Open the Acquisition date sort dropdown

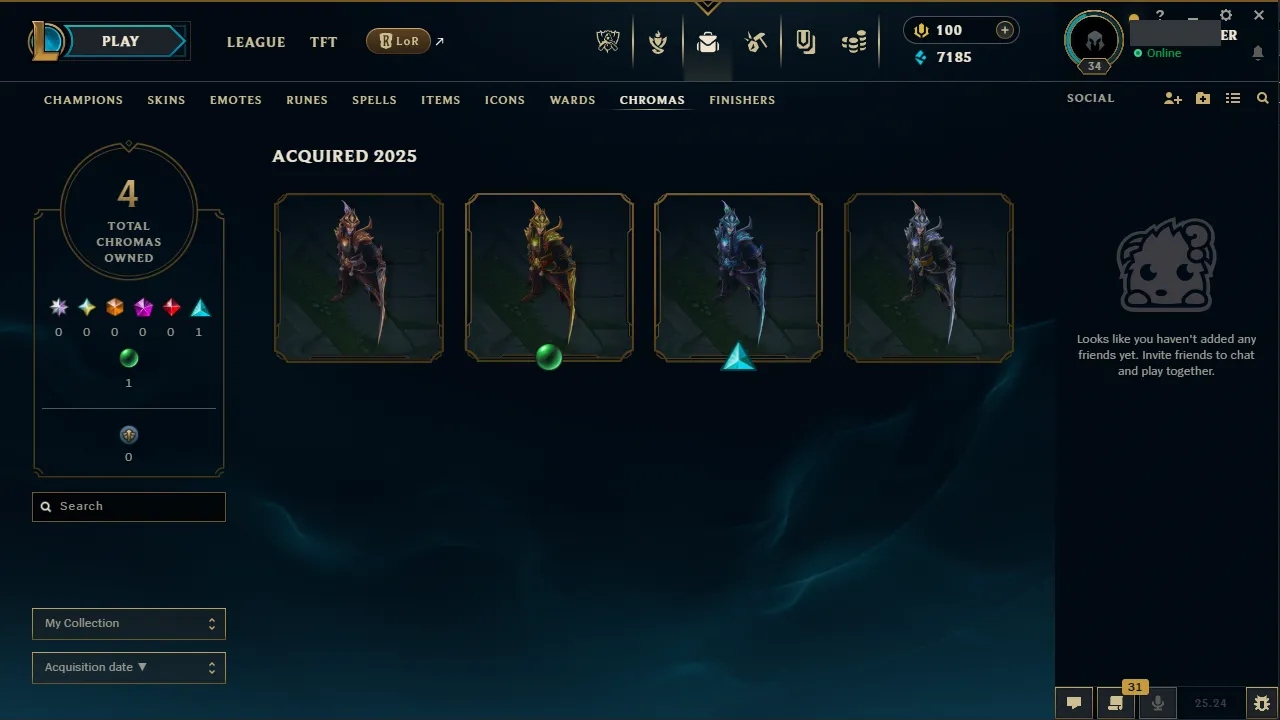pos(128,667)
